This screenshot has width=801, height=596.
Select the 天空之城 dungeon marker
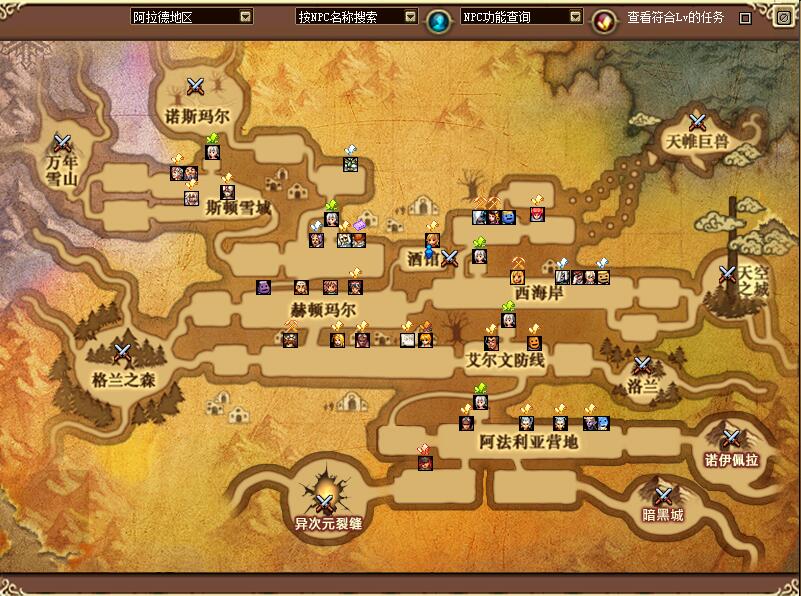(729, 274)
